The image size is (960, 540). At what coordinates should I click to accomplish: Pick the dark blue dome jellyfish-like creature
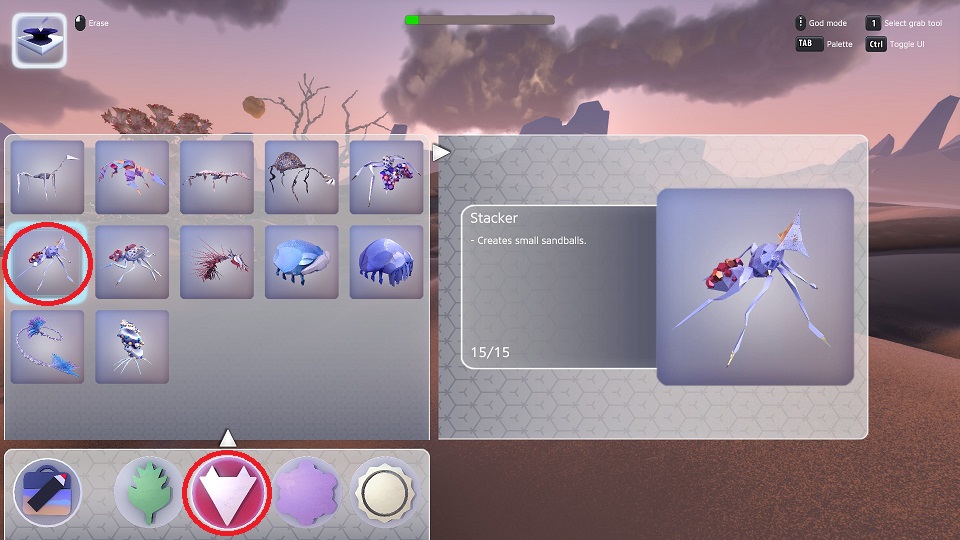(387, 262)
